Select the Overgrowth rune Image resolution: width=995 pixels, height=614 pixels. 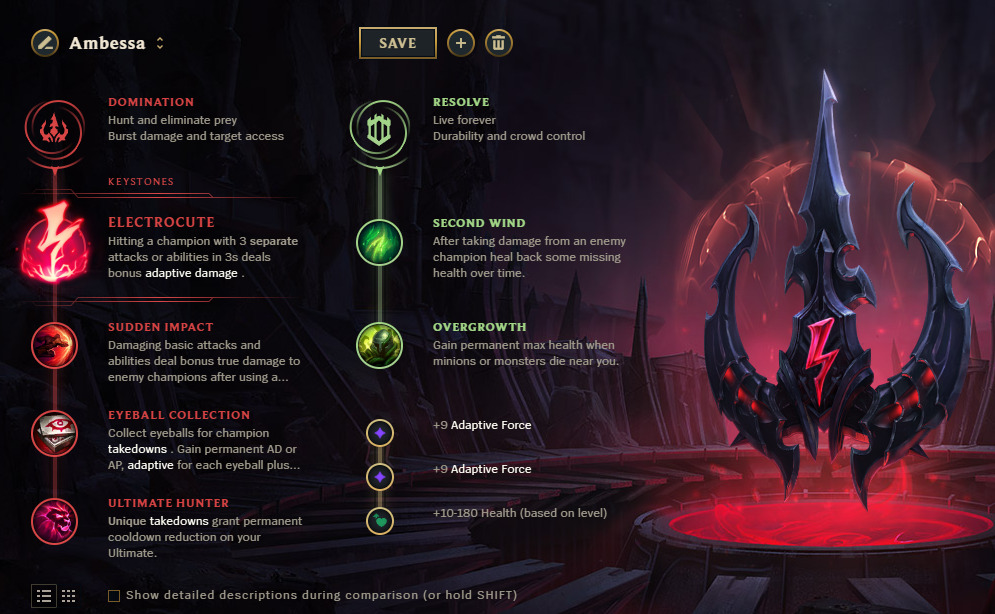pos(379,345)
